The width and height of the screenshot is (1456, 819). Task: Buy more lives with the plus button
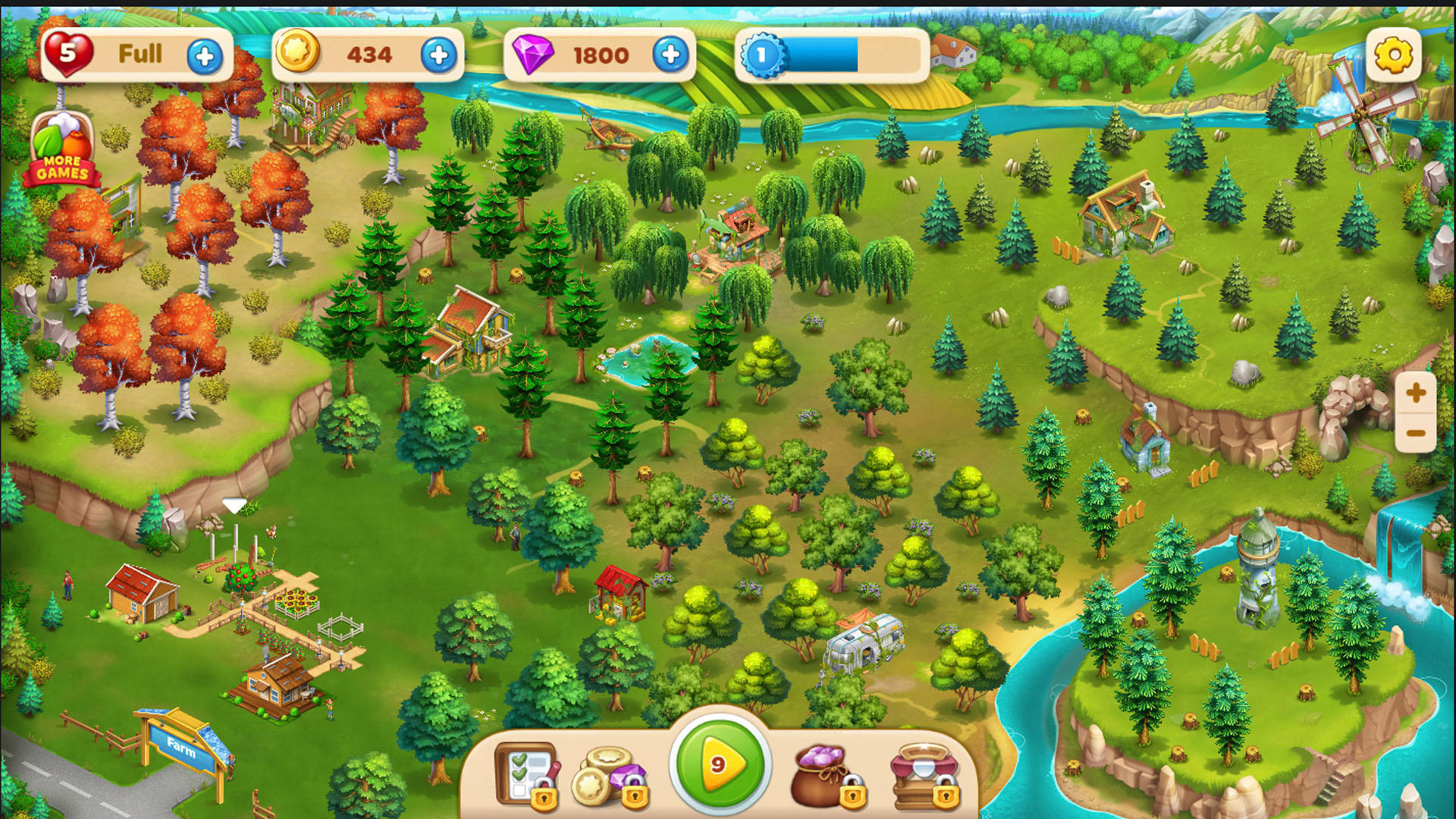coord(203,54)
